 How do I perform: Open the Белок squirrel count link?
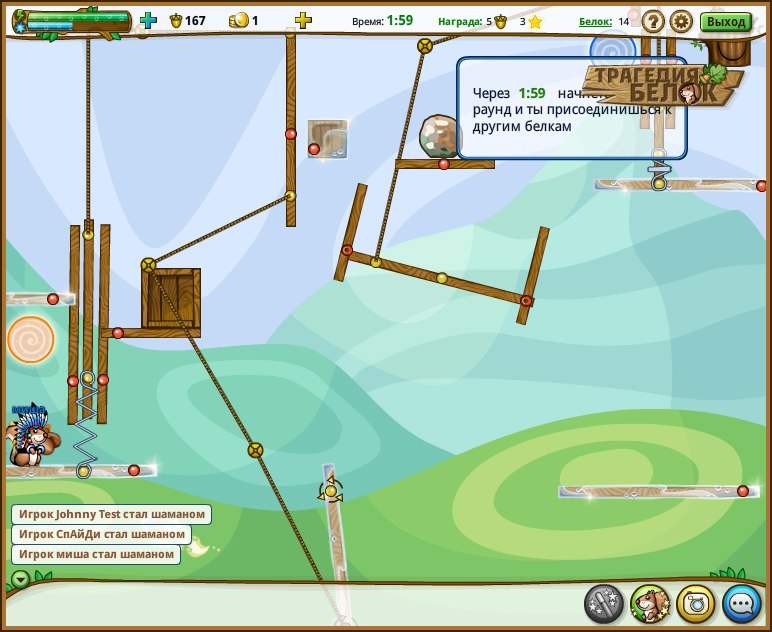(x=595, y=21)
